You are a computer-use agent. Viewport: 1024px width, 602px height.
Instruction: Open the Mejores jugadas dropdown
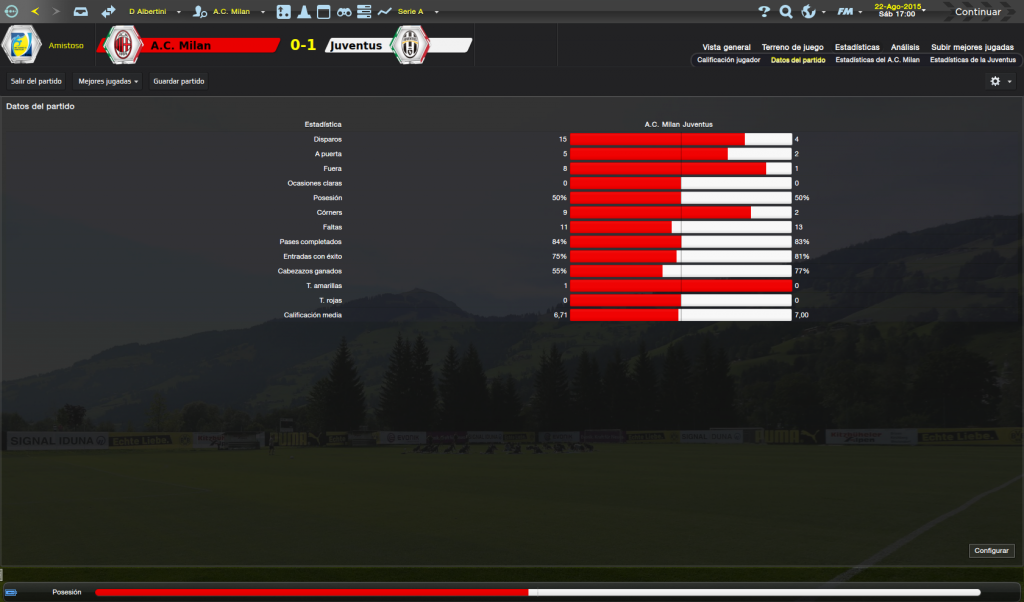(108, 81)
